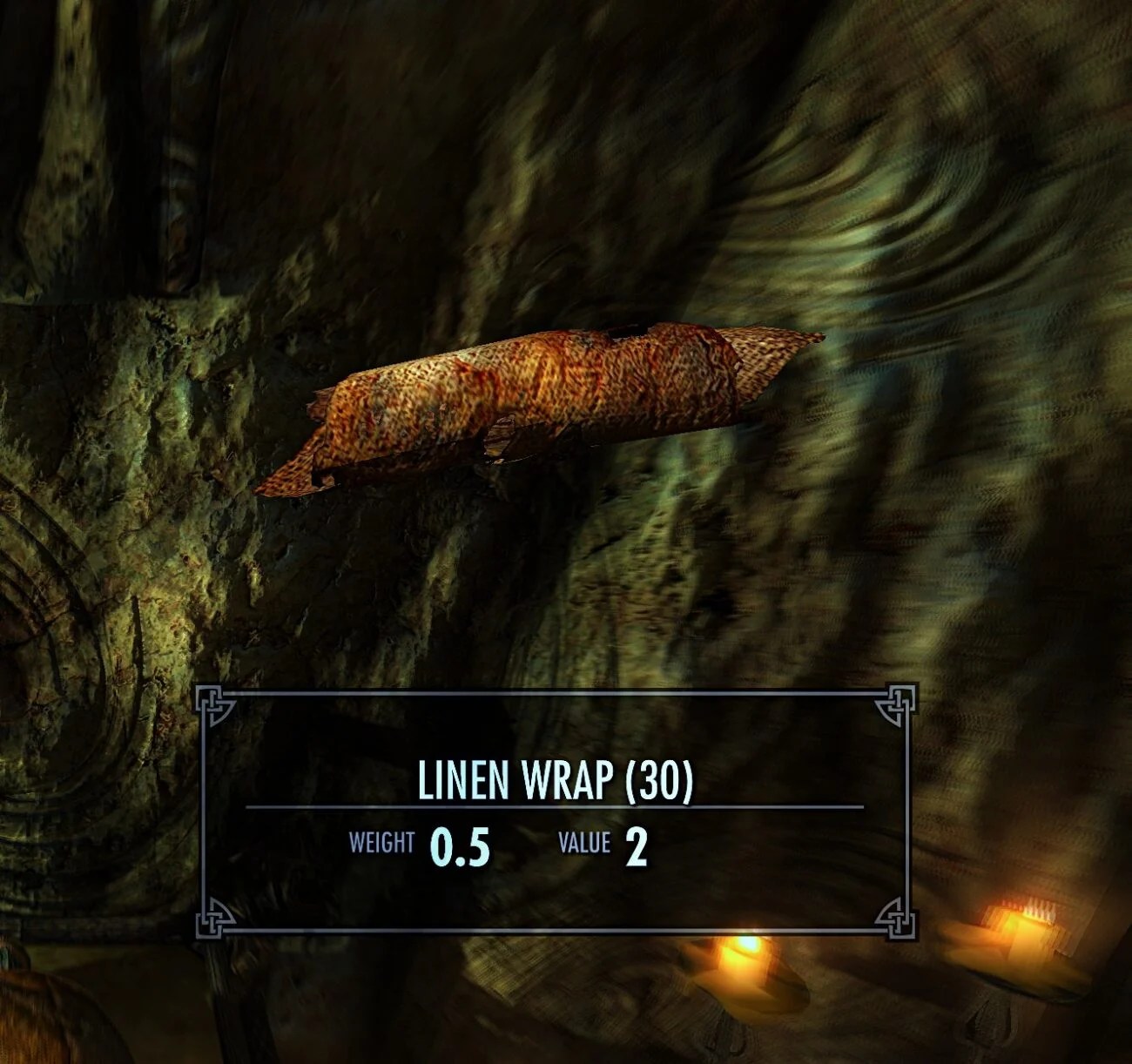Click the bottom-right Nordic corner ornament
This screenshot has height=1064, width=1132.
(x=897, y=920)
